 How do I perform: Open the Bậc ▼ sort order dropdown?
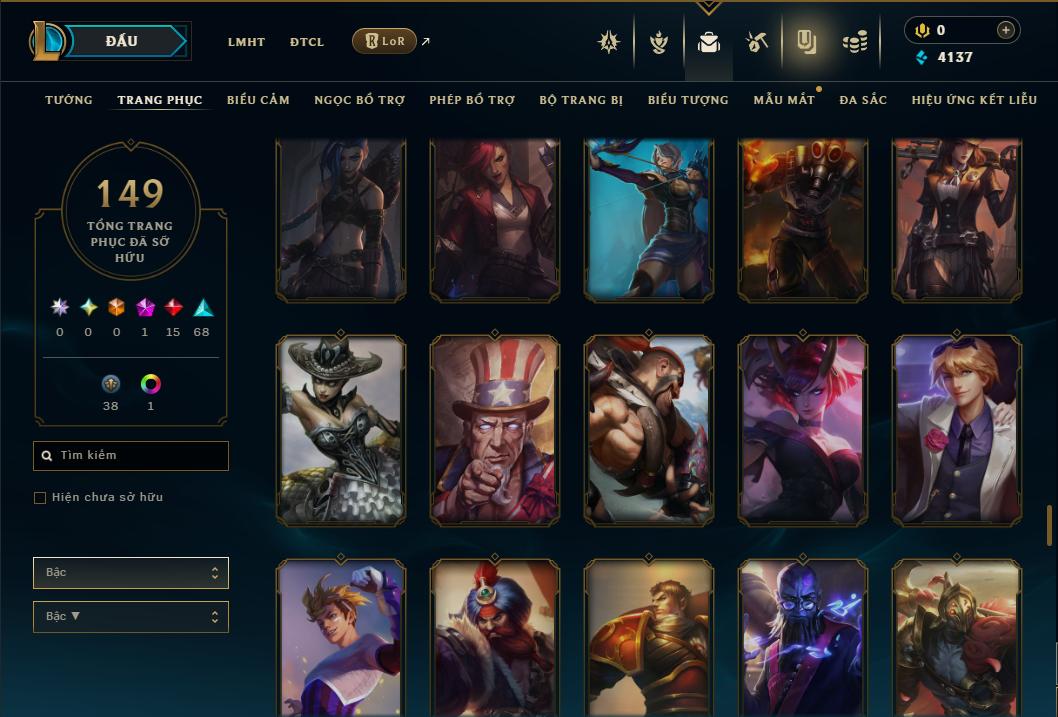click(x=130, y=617)
